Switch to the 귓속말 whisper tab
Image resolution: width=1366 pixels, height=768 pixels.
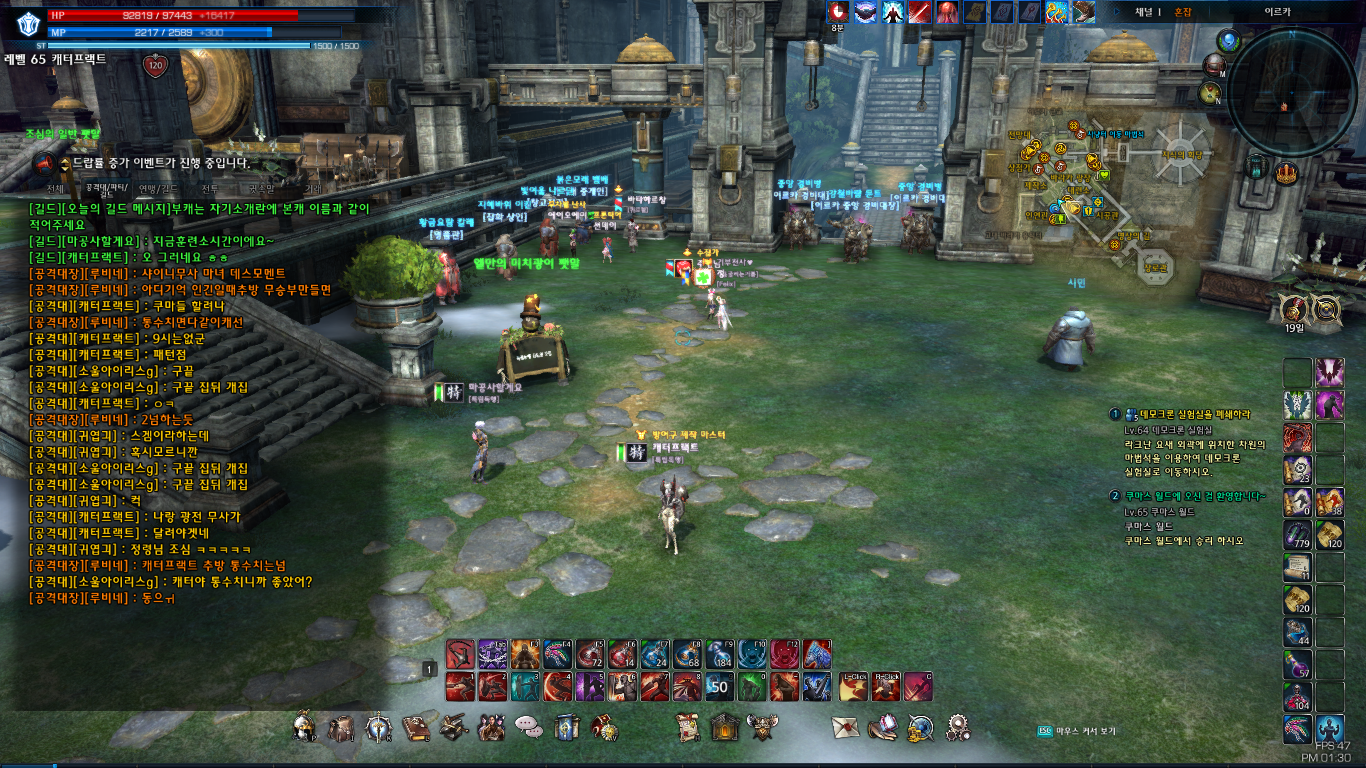(x=261, y=188)
